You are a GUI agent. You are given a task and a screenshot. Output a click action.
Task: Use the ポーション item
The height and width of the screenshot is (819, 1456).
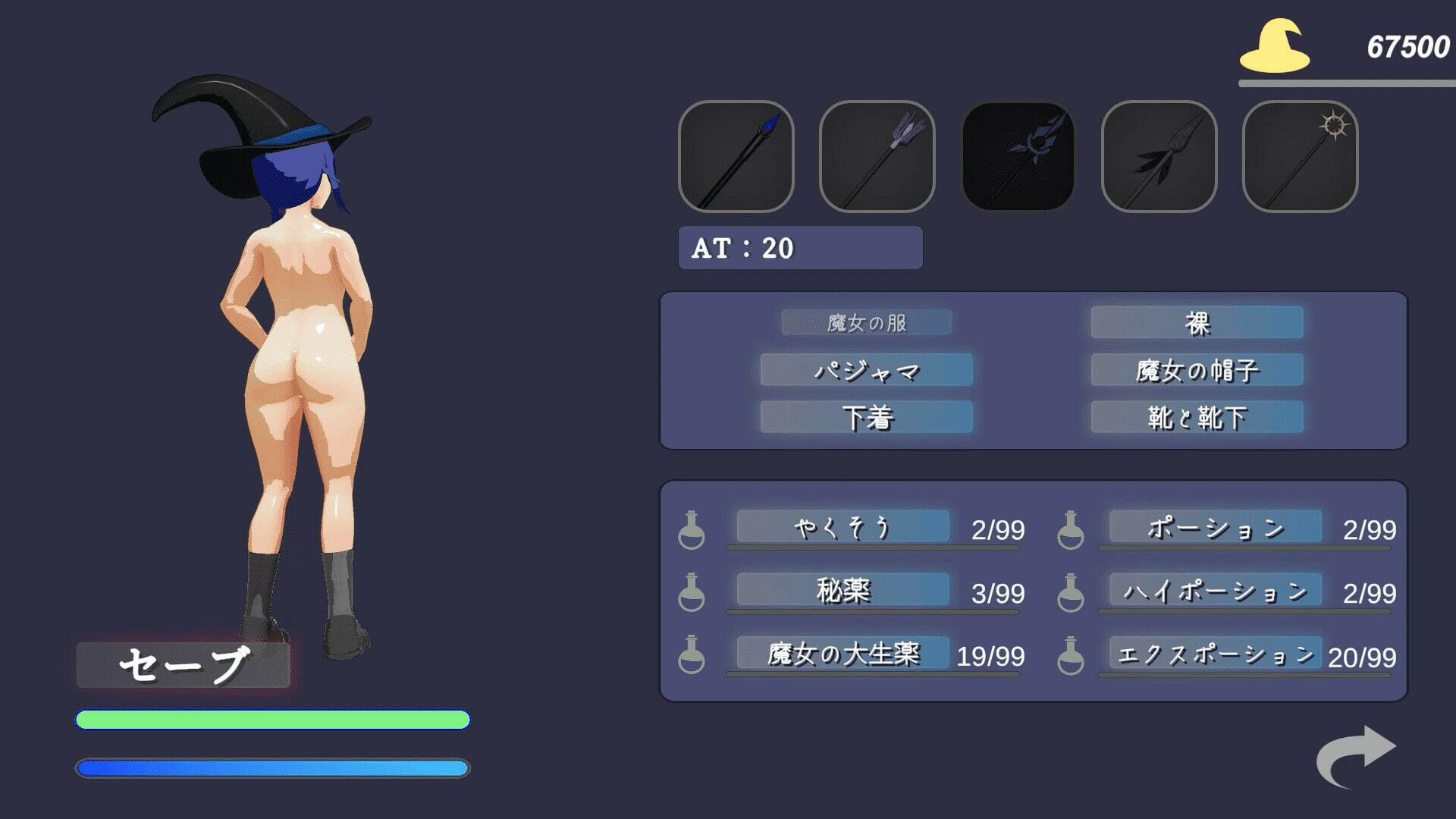(x=1215, y=526)
